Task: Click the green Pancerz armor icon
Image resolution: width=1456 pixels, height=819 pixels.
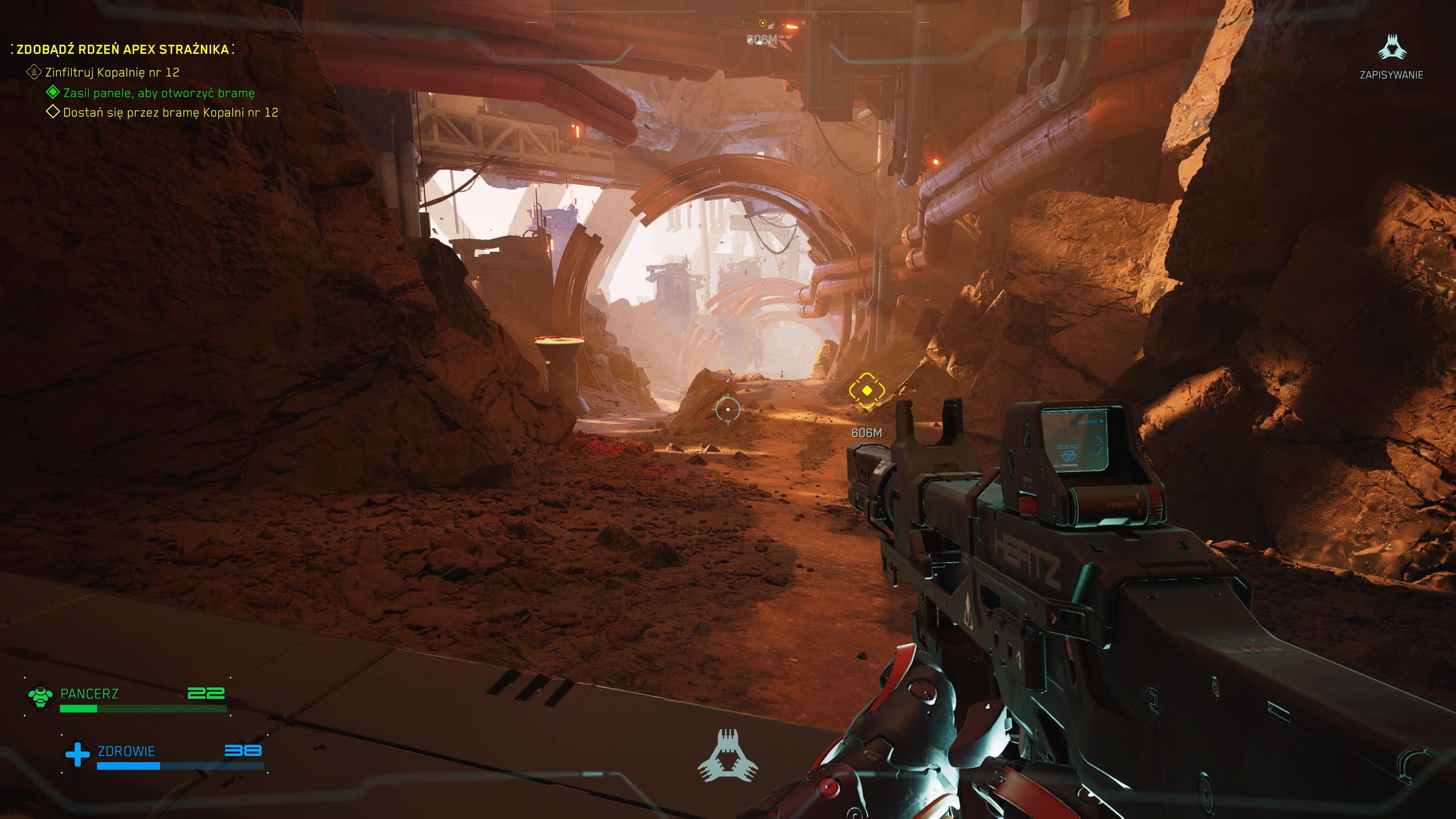Action: click(40, 697)
